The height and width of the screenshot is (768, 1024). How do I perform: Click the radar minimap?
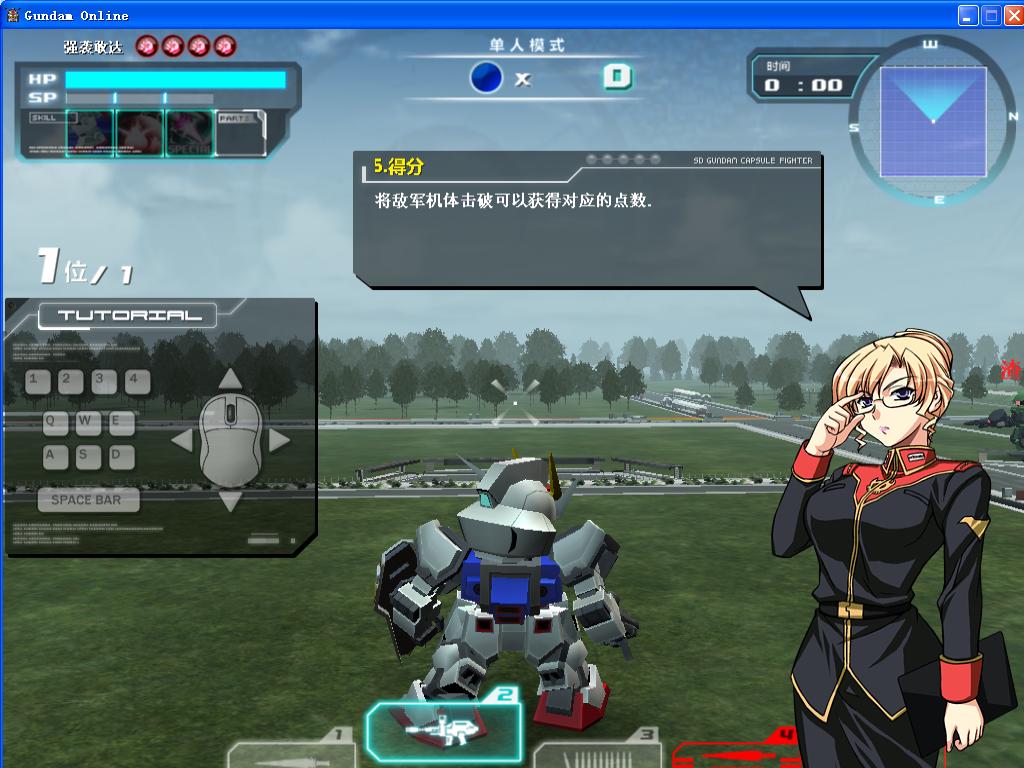(x=932, y=120)
